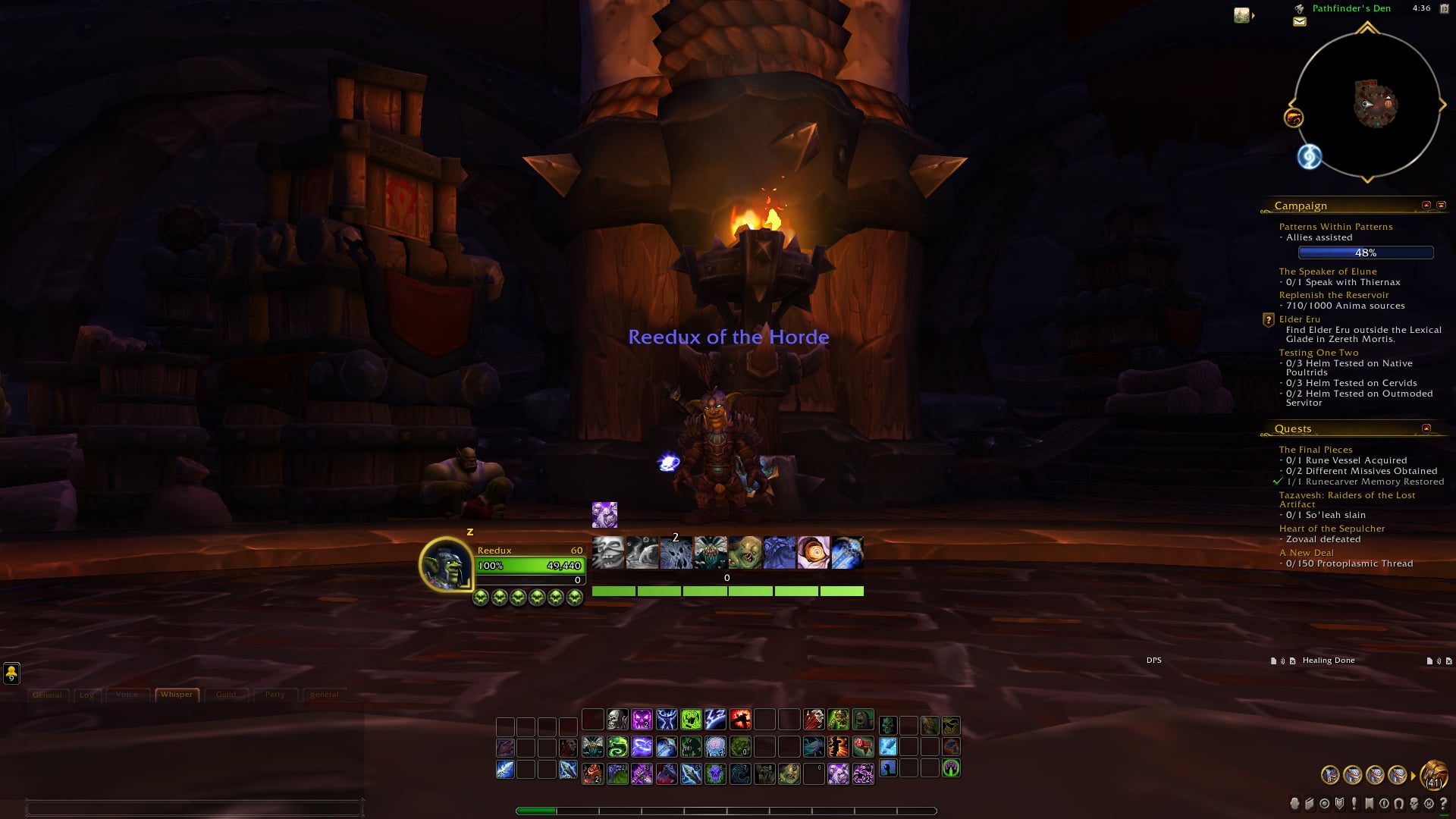The image size is (1456, 819).
Task: Open the Patterns Within Patterns quest
Action: (1335, 227)
